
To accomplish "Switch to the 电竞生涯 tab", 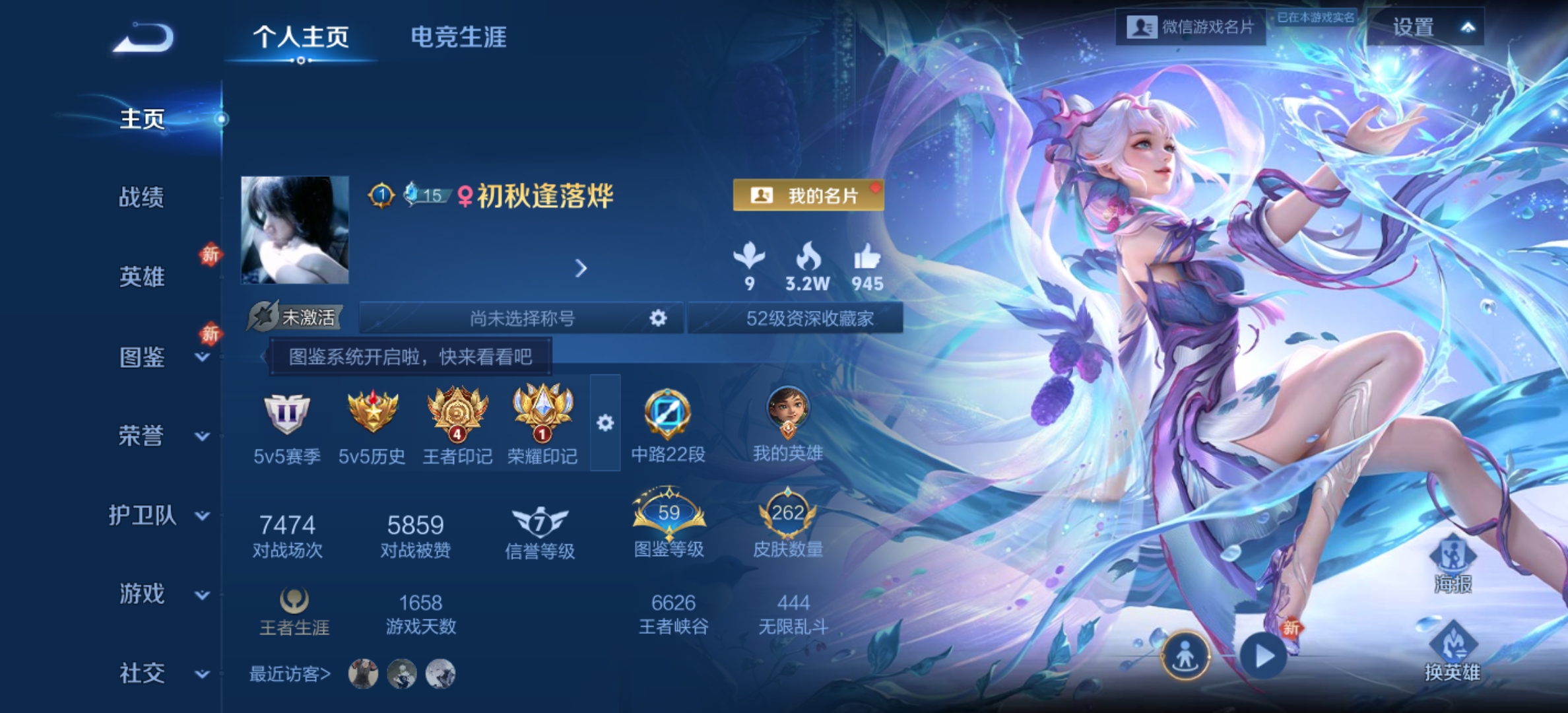I will click(x=458, y=38).
